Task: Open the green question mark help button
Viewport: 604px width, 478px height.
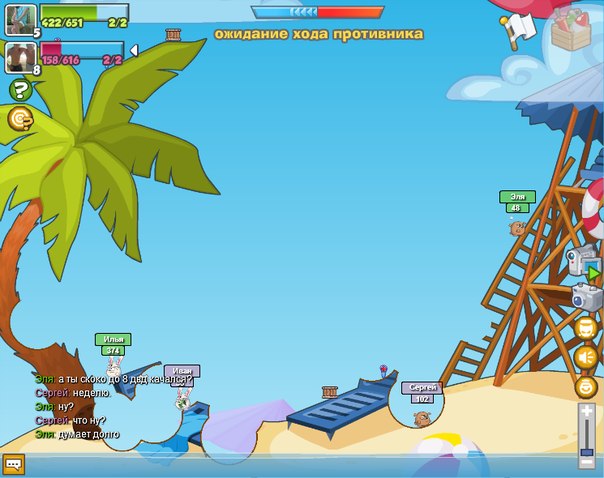Action: [19, 90]
